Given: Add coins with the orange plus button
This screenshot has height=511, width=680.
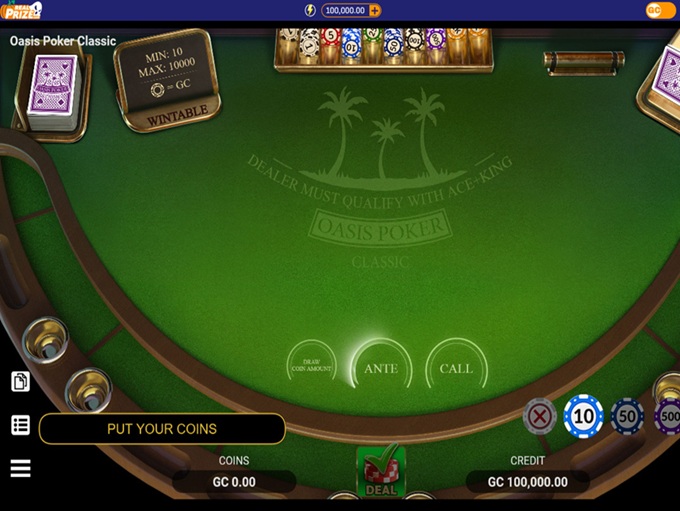Looking at the screenshot, I should 375,10.
